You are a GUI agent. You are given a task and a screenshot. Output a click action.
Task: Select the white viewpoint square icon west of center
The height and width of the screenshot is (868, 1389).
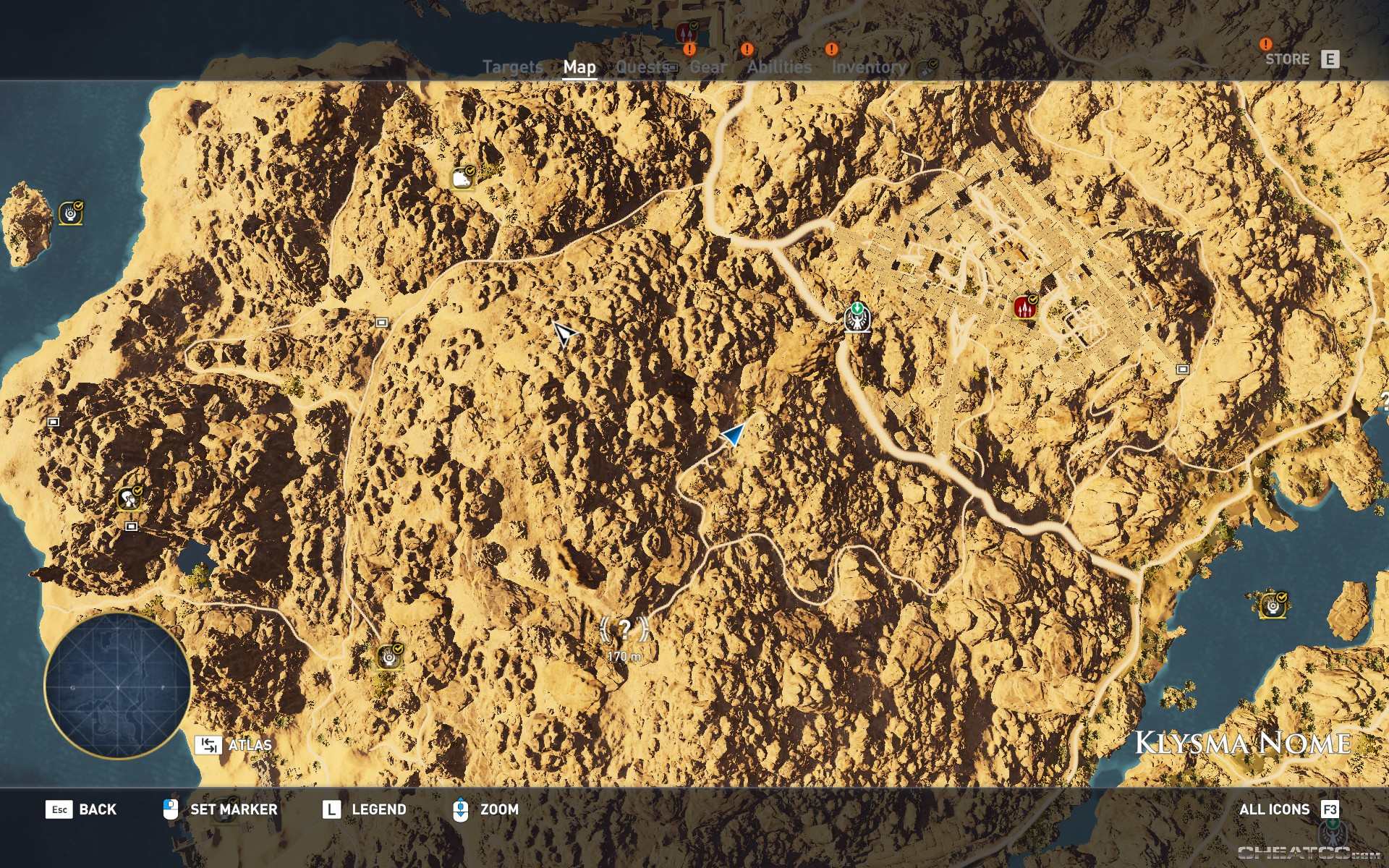tap(381, 323)
